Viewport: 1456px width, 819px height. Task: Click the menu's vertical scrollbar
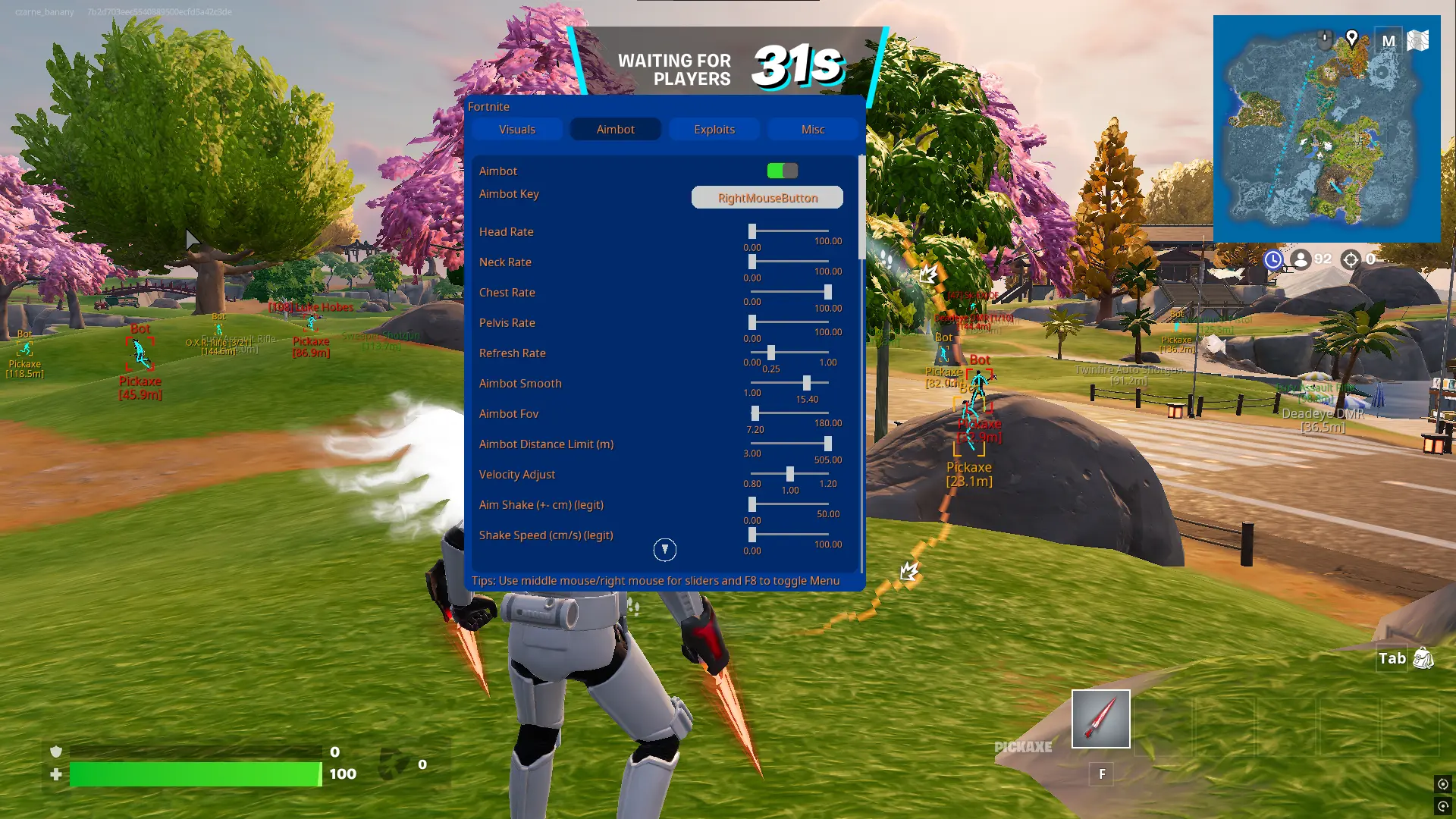coord(861,209)
